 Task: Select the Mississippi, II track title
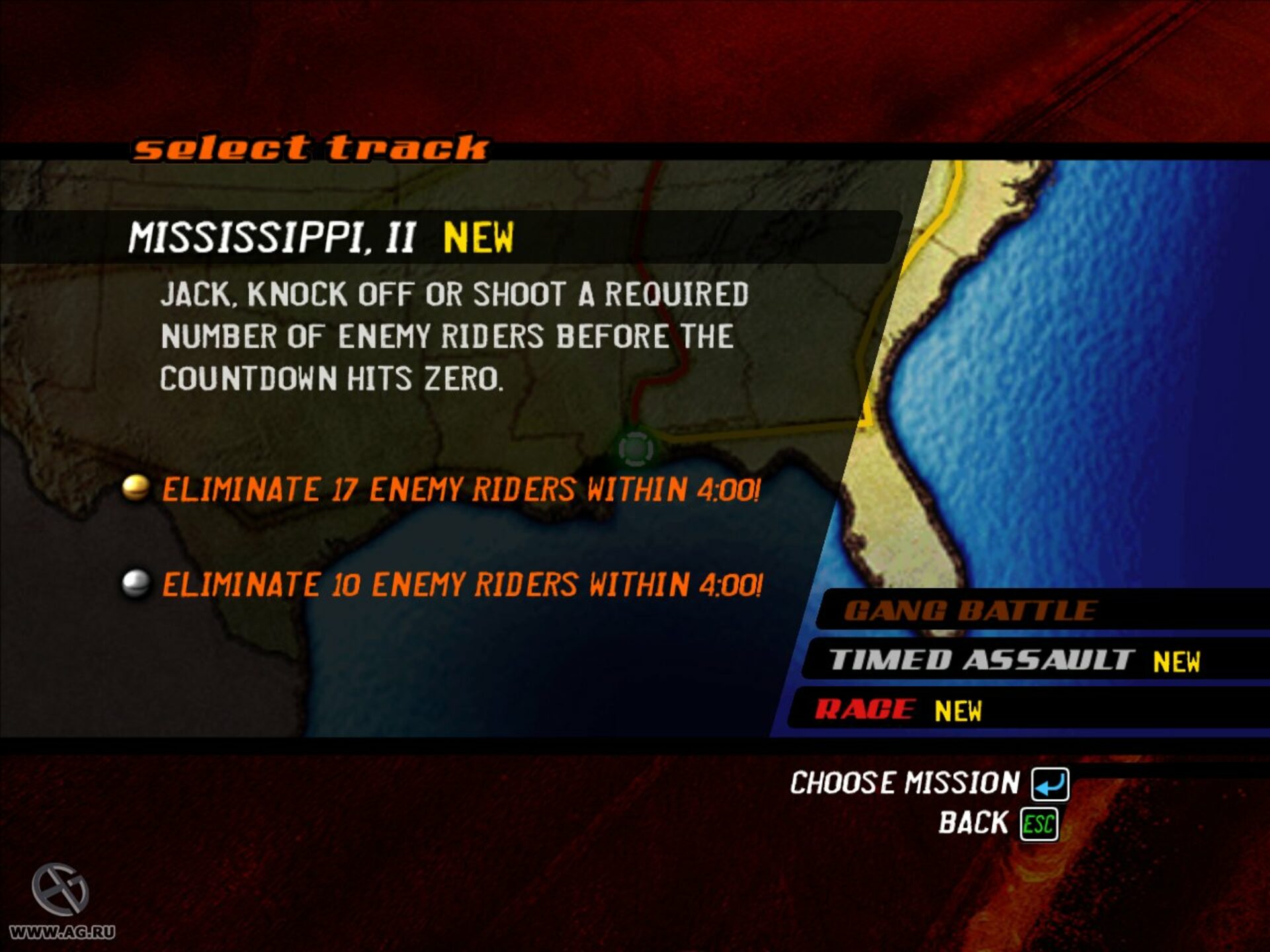272,237
